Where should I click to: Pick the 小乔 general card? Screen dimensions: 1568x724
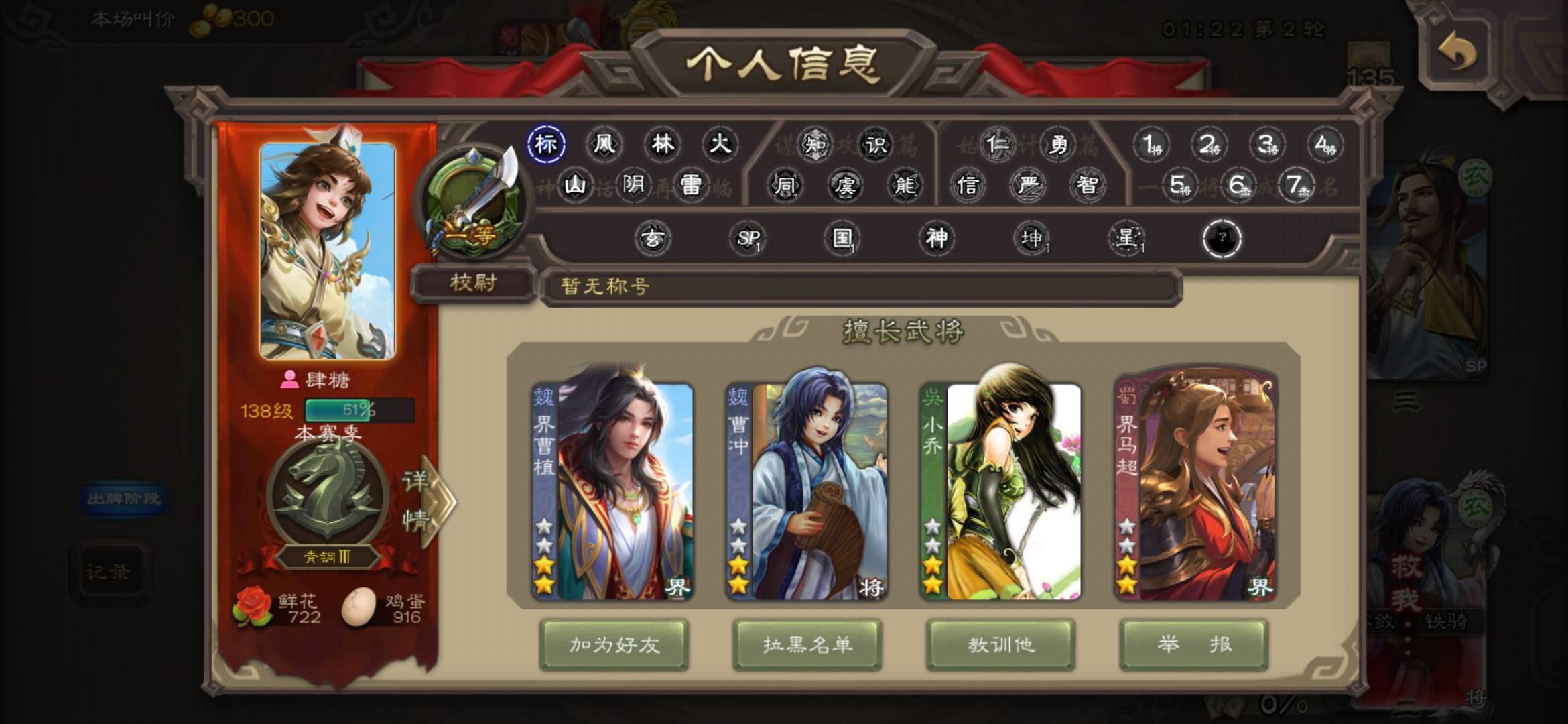tap(1000, 491)
